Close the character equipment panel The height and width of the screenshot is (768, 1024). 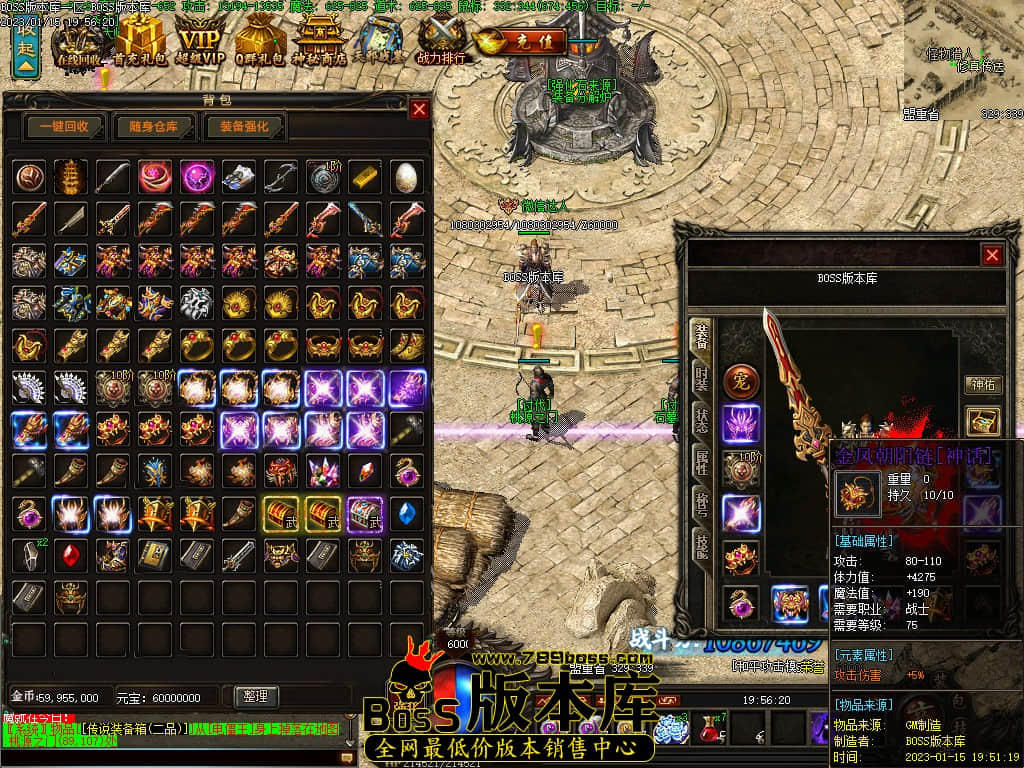click(x=992, y=255)
